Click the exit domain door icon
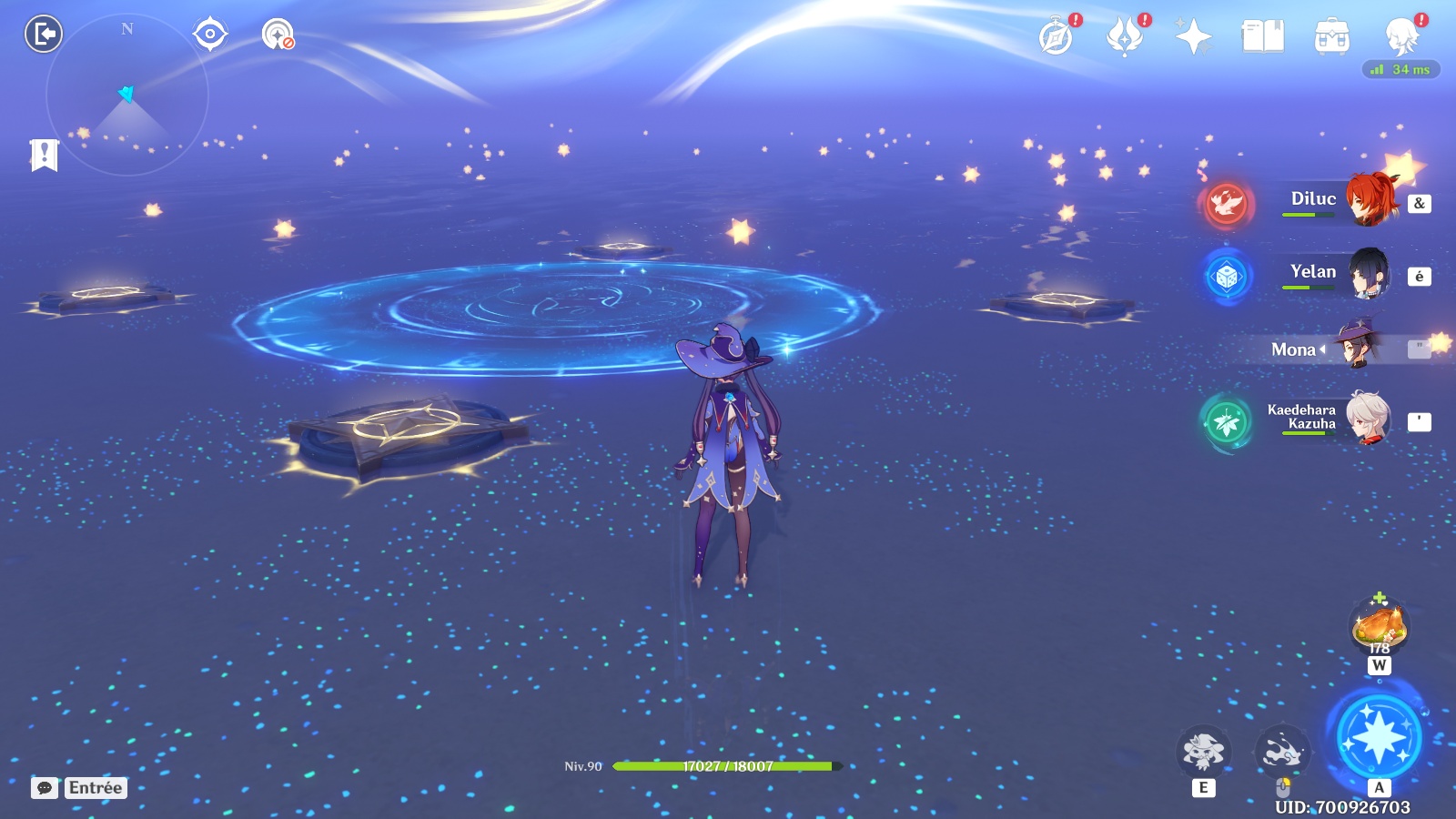 [43, 35]
